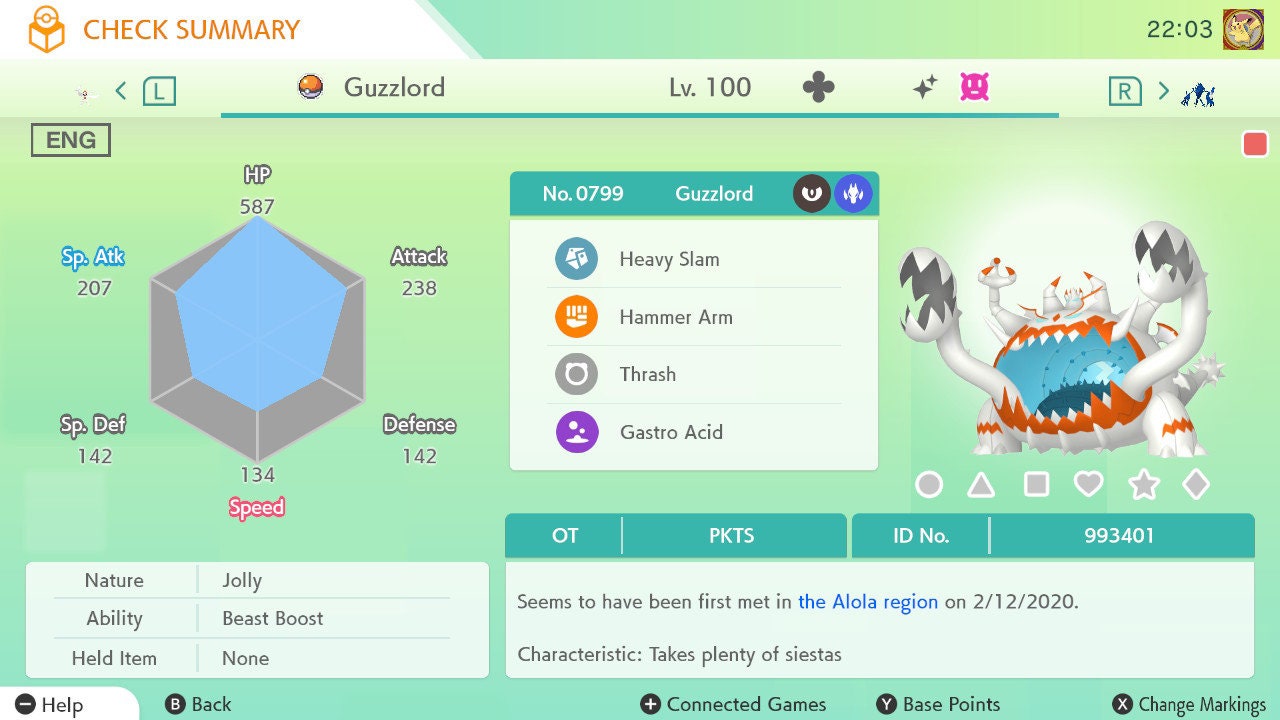Show Base Points view
The width and height of the screenshot is (1280, 720).
pos(938,705)
